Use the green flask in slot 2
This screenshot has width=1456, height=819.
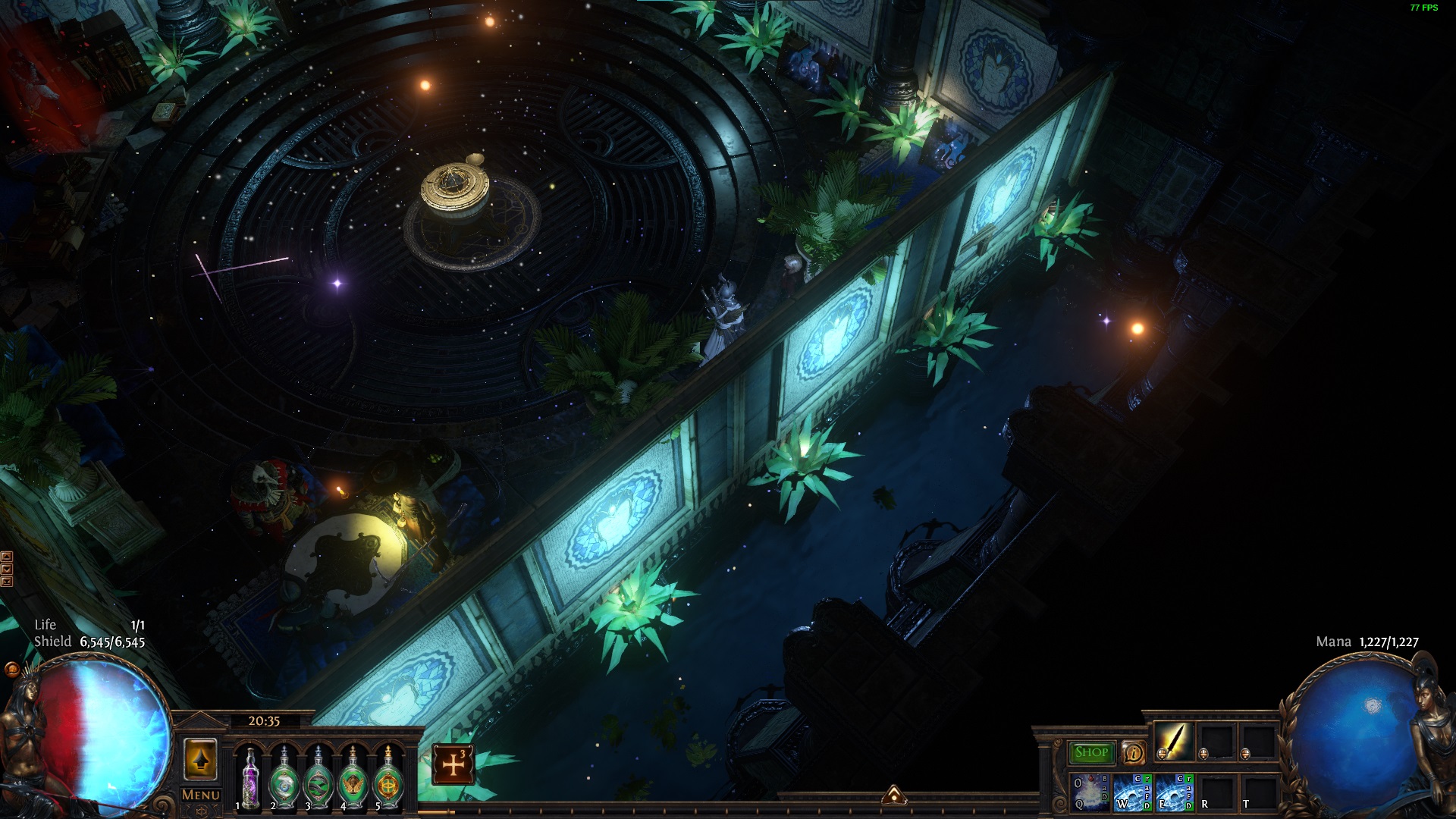coord(284,779)
